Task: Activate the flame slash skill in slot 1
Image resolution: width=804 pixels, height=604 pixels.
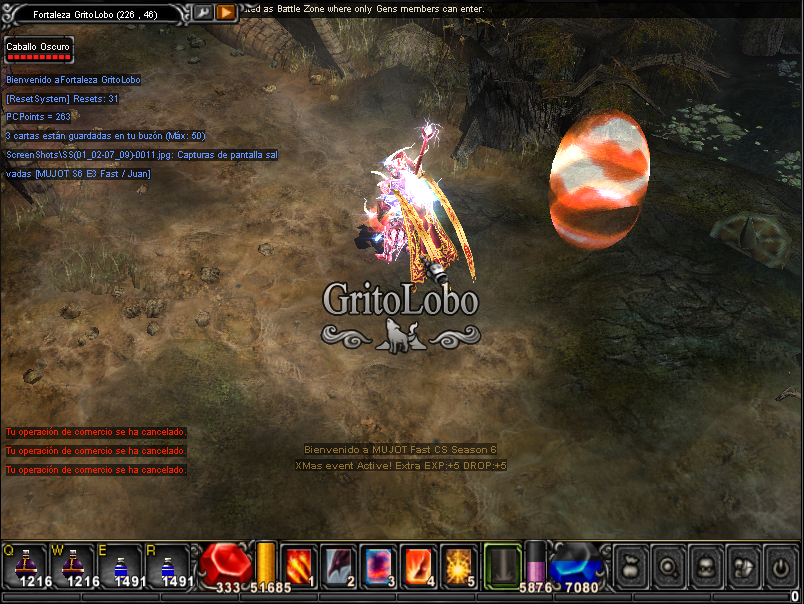Action: click(x=299, y=565)
